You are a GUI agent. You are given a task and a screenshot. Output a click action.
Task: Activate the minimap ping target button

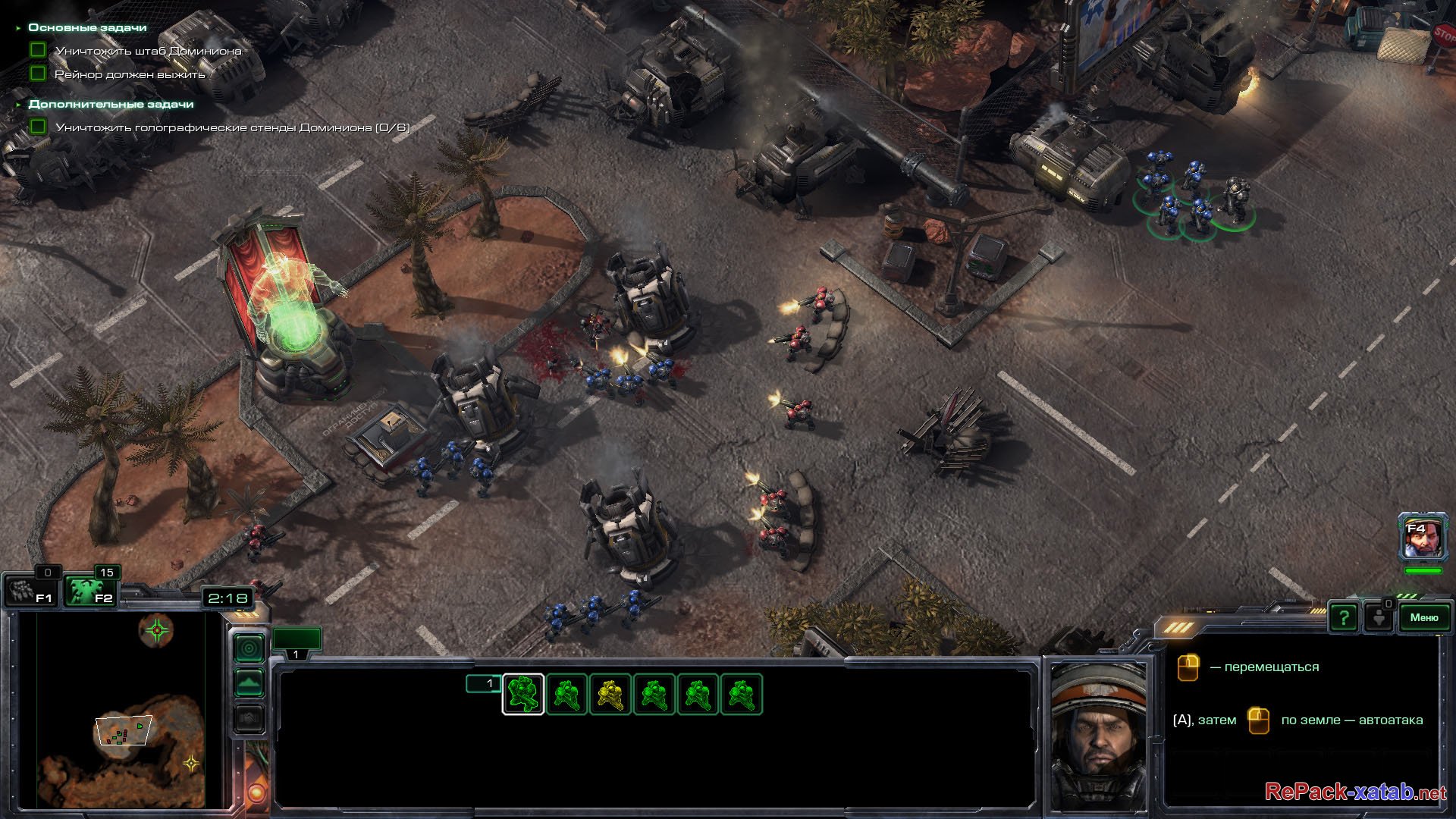(x=249, y=648)
